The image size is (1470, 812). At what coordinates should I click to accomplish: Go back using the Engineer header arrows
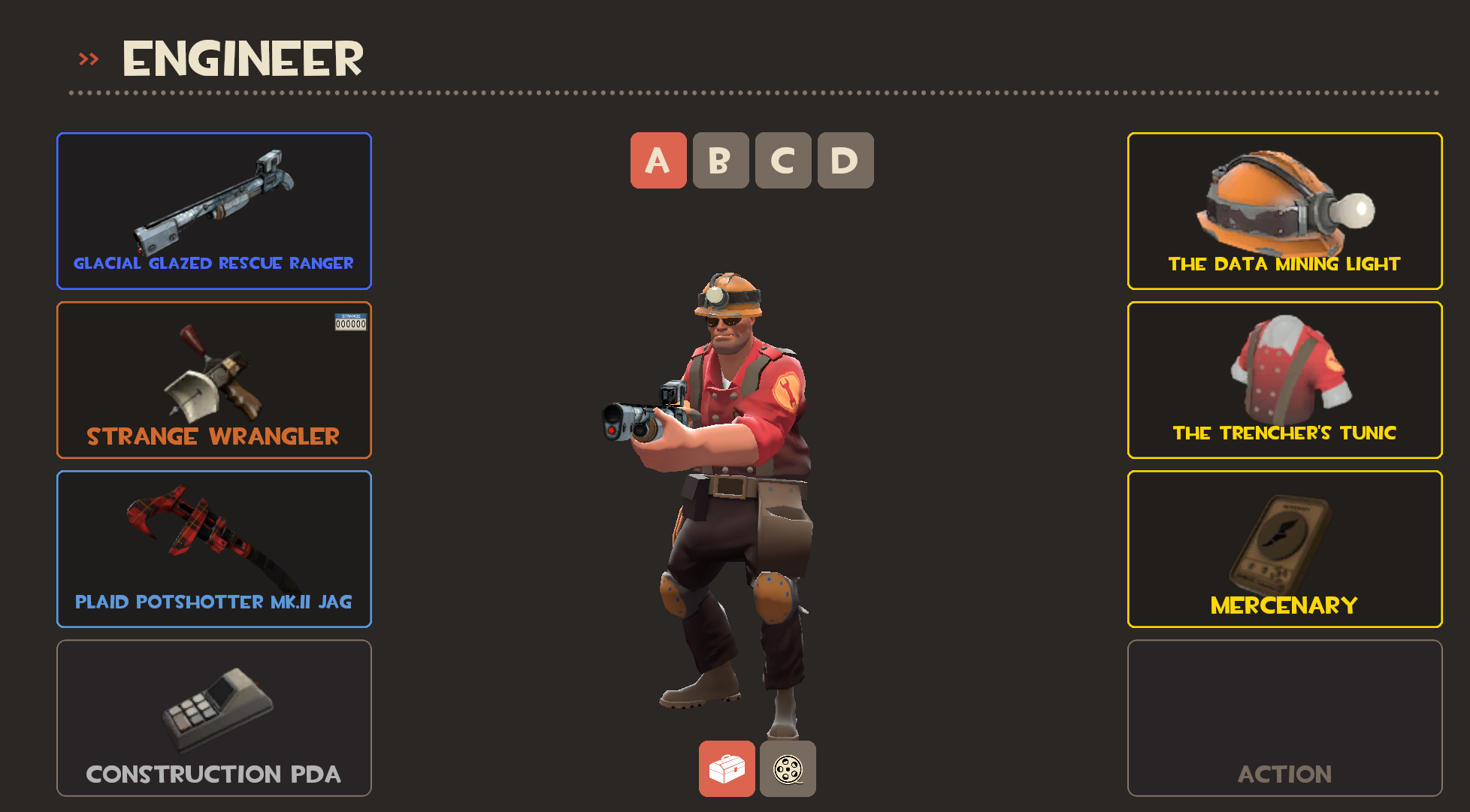[x=89, y=59]
